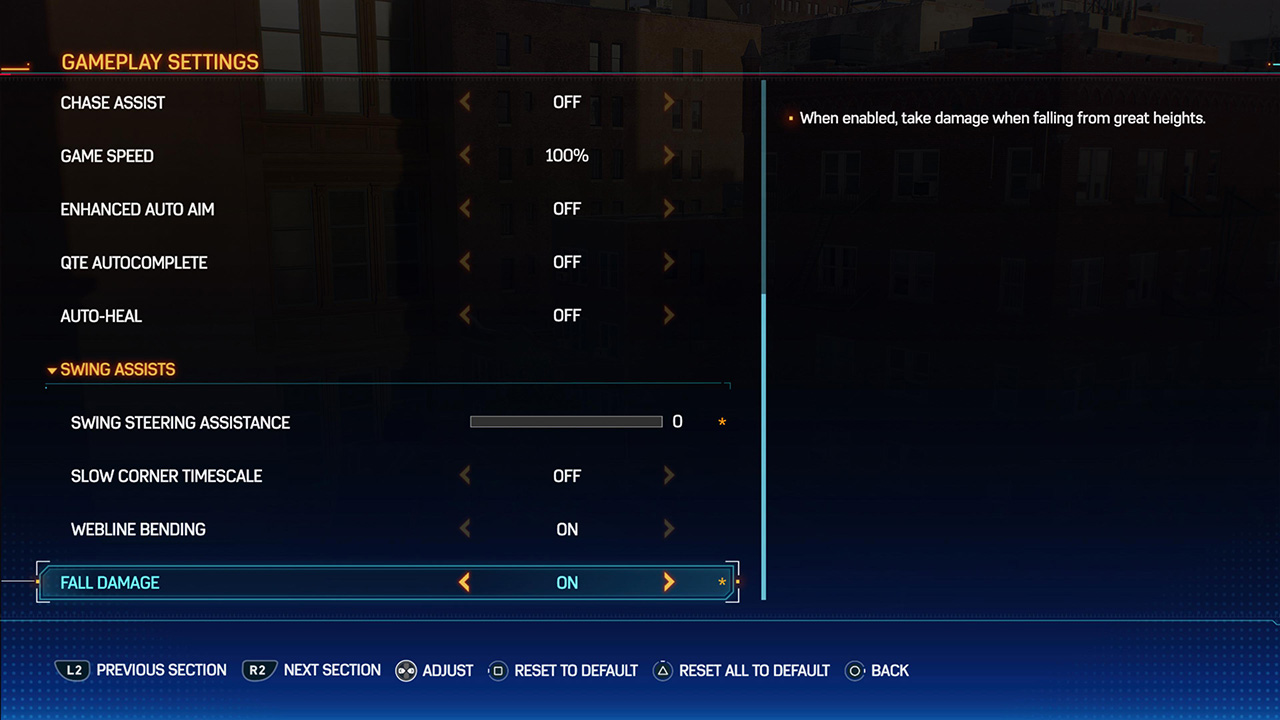The height and width of the screenshot is (720, 1280).
Task: Click right arrow for Enhanced Auto Aim
Action: point(669,209)
